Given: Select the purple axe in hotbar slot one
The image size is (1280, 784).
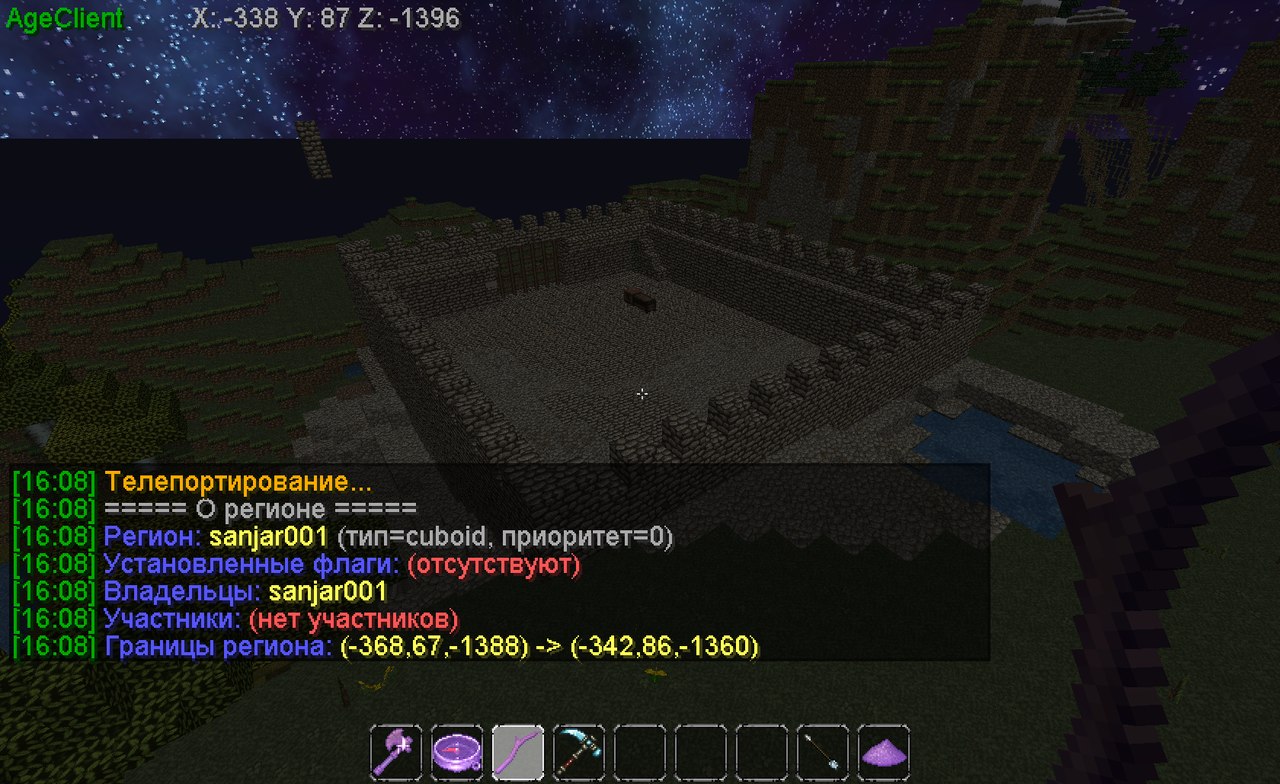Looking at the screenshot, I should [x=394, y=749].
